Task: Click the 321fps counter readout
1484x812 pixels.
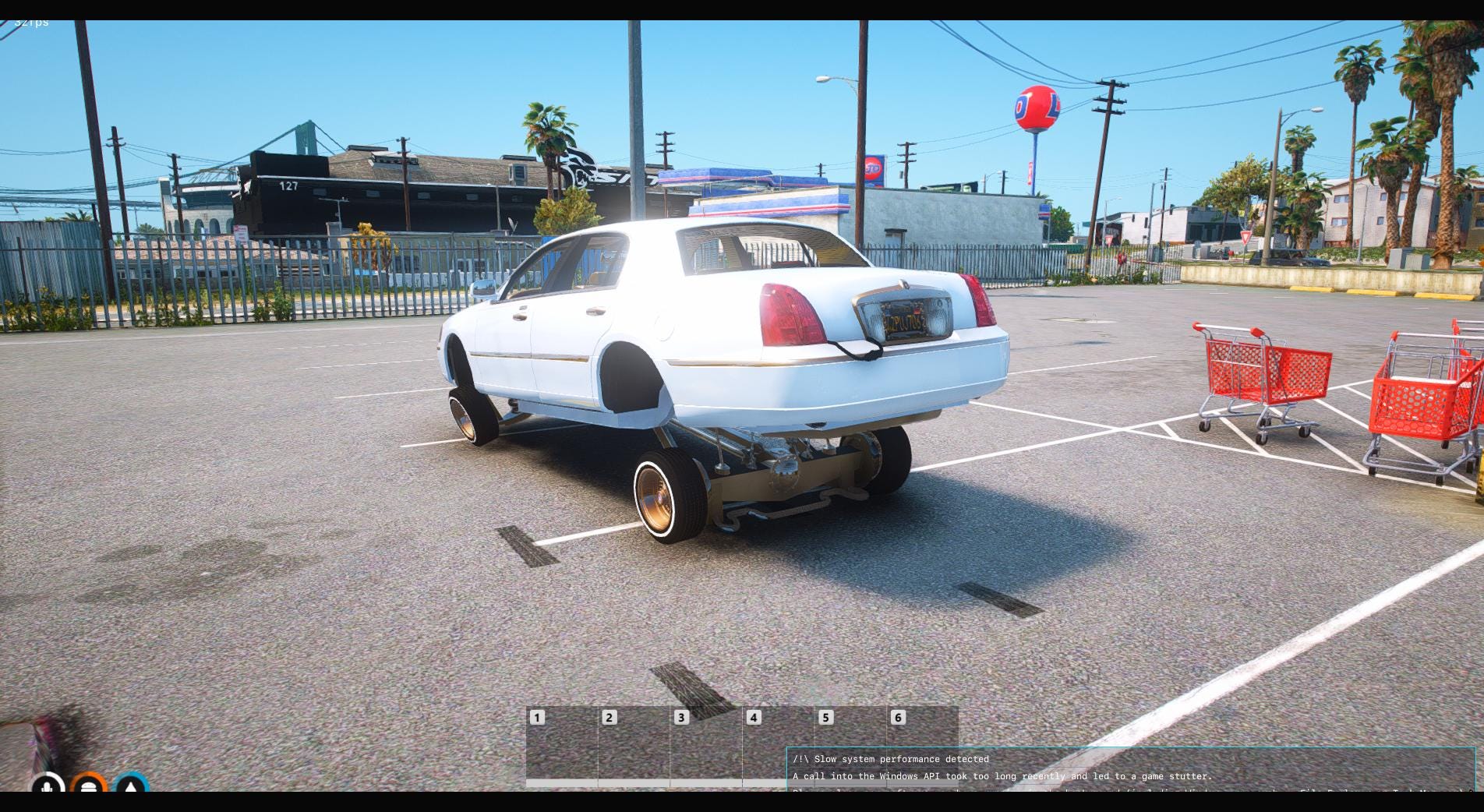Action: (31, 21)
